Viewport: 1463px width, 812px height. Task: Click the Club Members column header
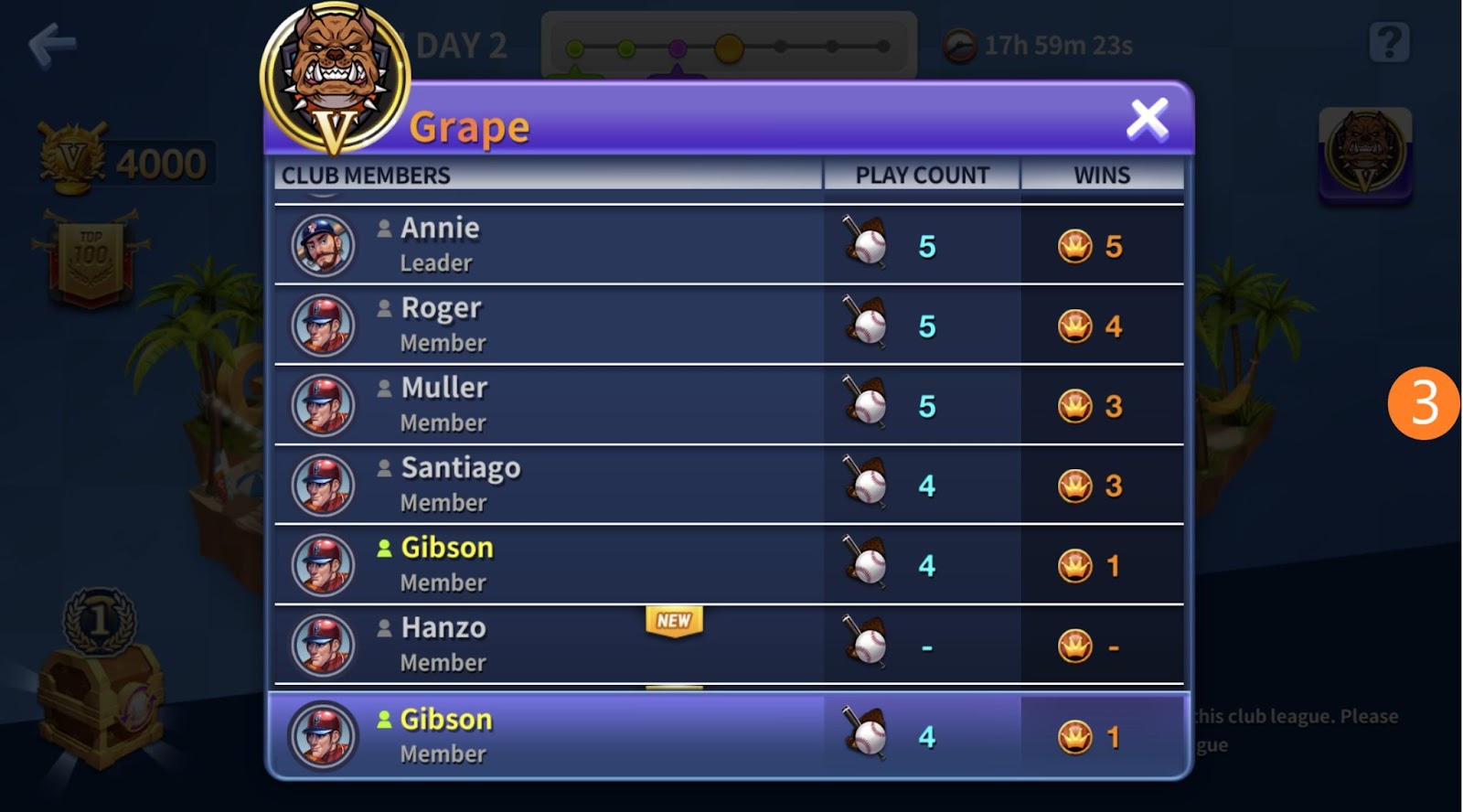pyautogui.click(x=366, y=175)
